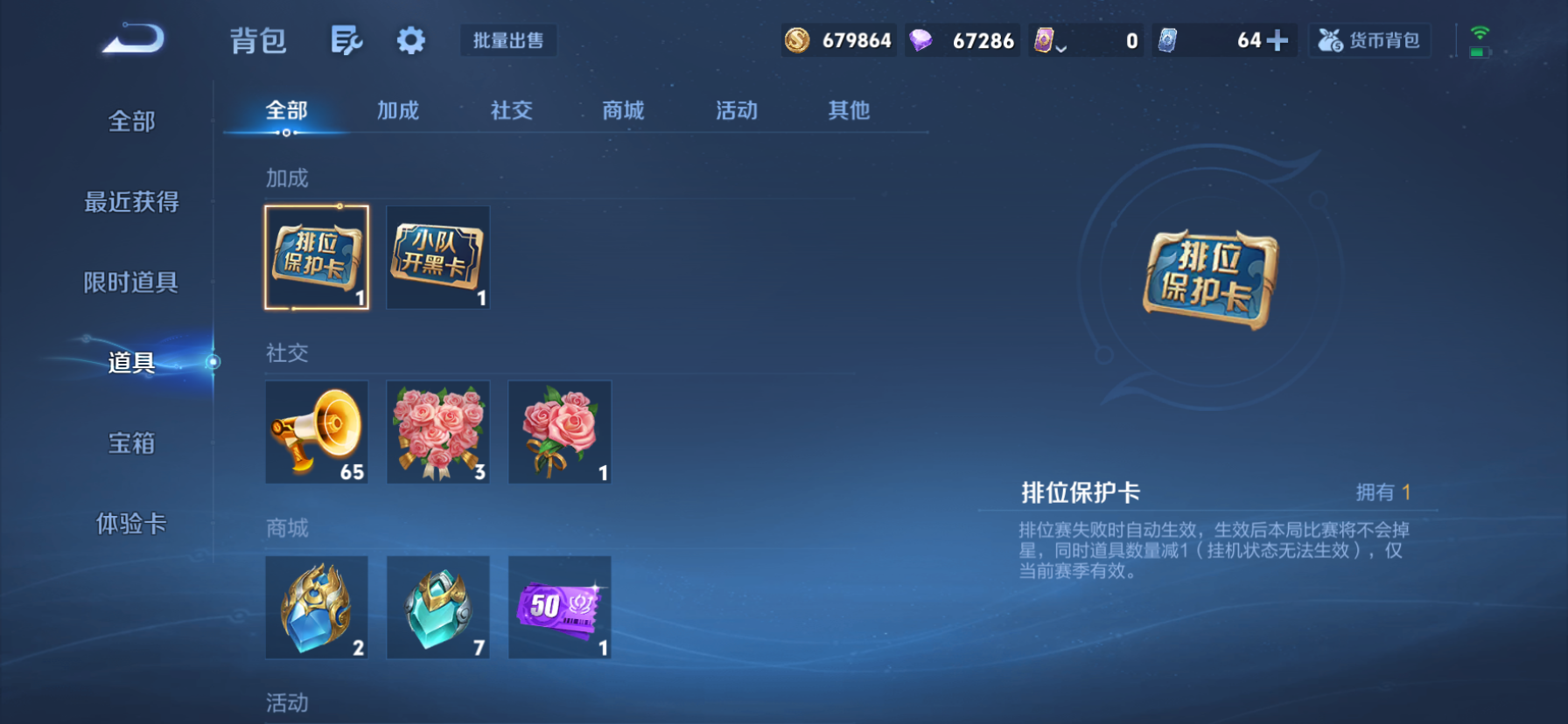Select the rose bouquet item with count 3
The height and width of the screenshot is (724, 1568).
click(x=437, y=431)
